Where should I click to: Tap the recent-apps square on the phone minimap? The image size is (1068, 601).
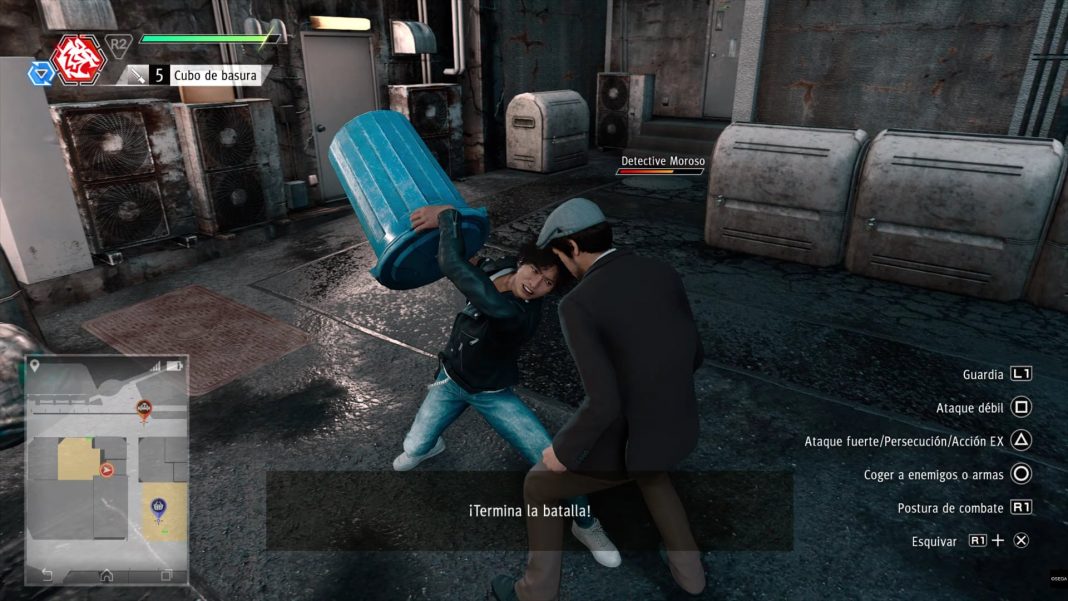point(166,575)
